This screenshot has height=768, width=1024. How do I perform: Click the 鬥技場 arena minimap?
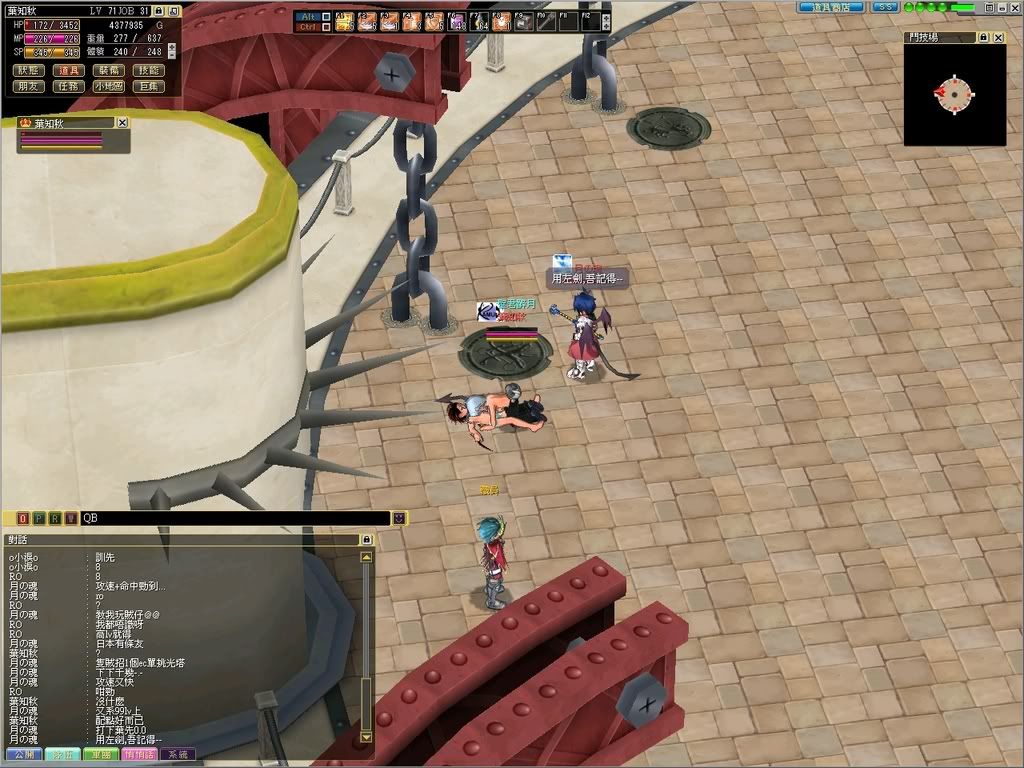tap(954, 94)
